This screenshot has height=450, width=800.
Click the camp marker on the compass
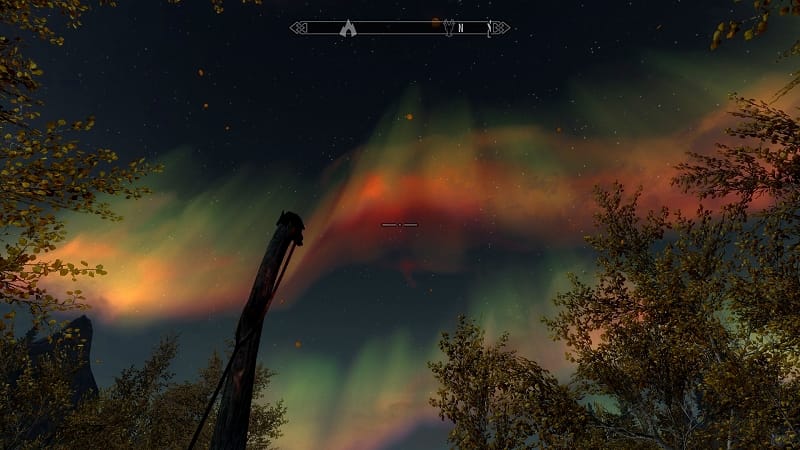(348, 28)
